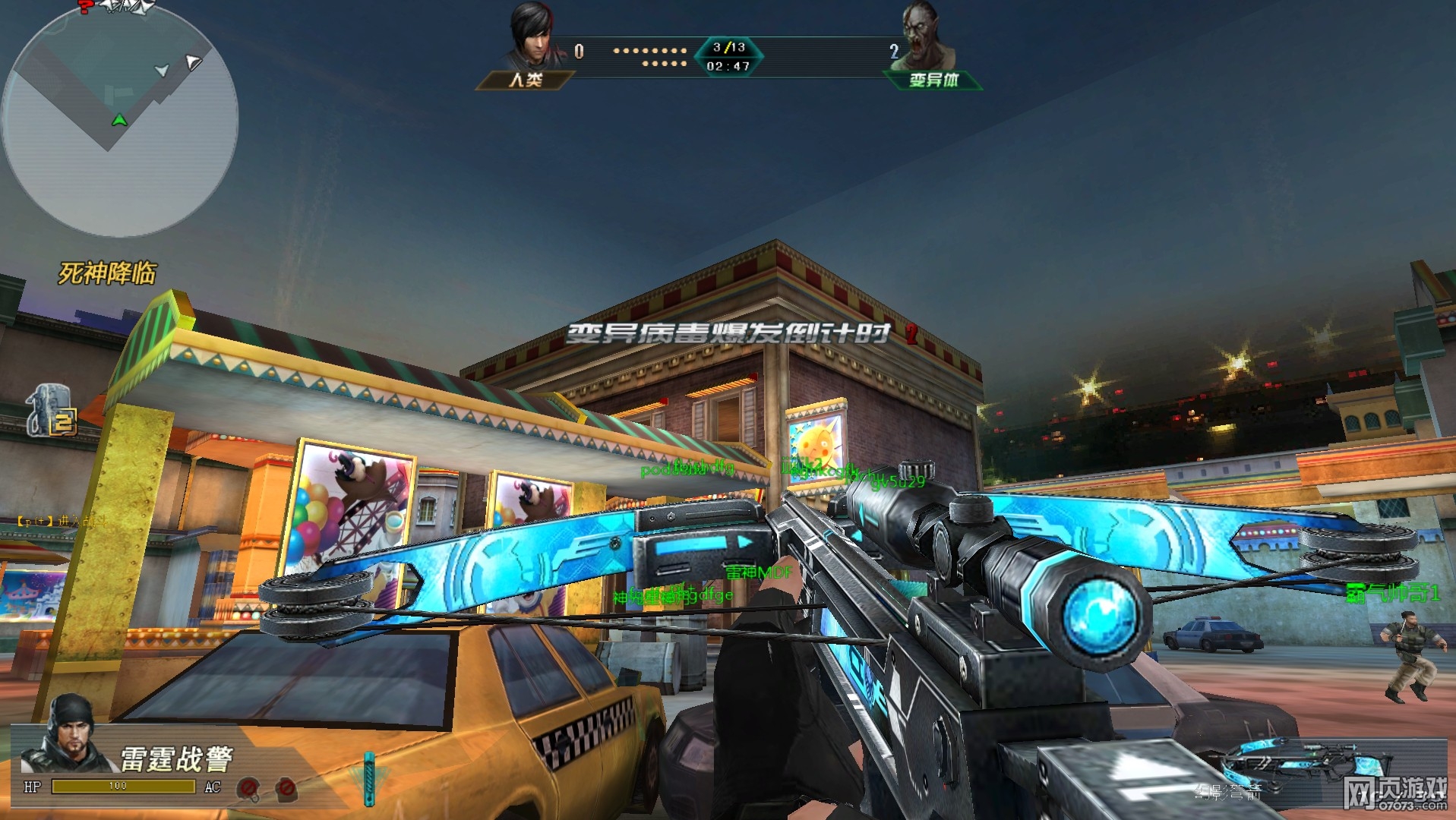The width and height of the screenshot is (1456, 820).
Task: Click the body armor vest icon
Action: click(286, 789)
